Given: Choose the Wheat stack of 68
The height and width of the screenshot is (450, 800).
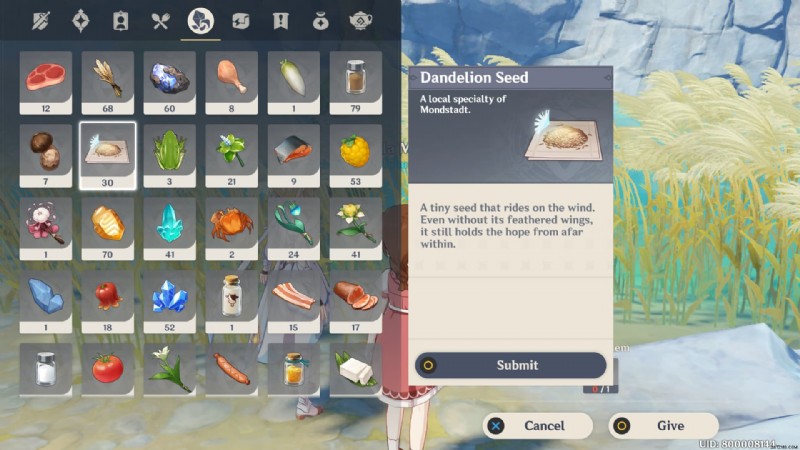Looking at the screenshot, I should pos(107,77).
